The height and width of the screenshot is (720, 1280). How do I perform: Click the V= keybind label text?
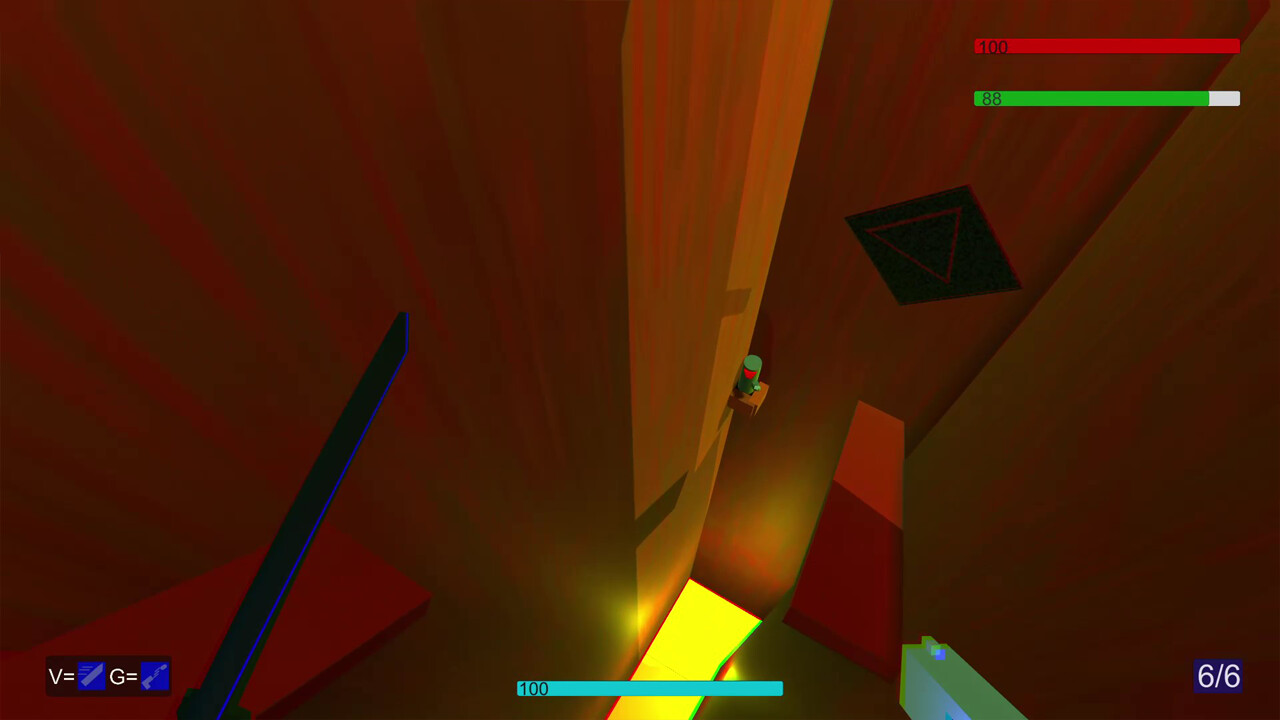tap(62, 676)
